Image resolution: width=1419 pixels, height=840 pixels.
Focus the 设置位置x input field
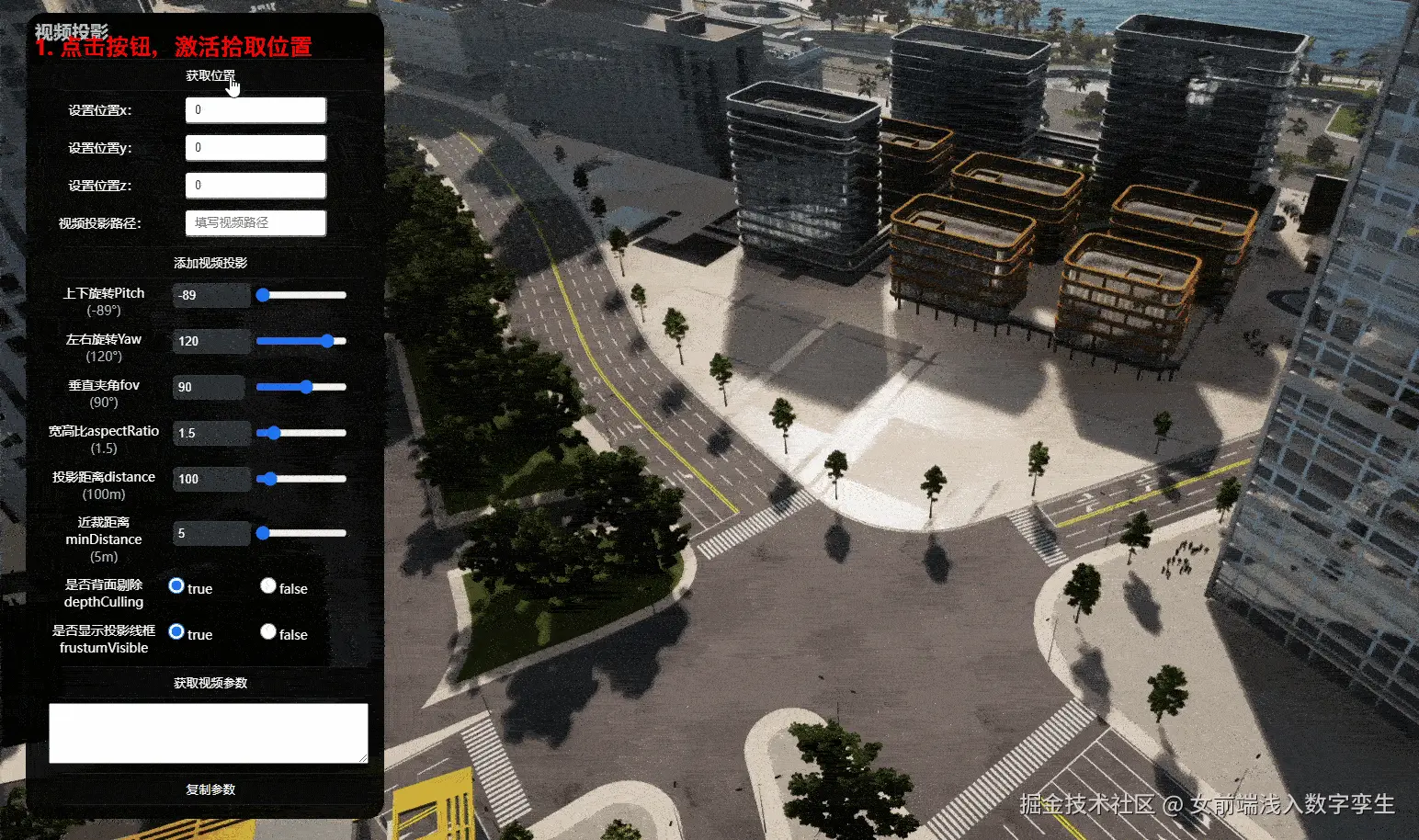coord(255,110)
